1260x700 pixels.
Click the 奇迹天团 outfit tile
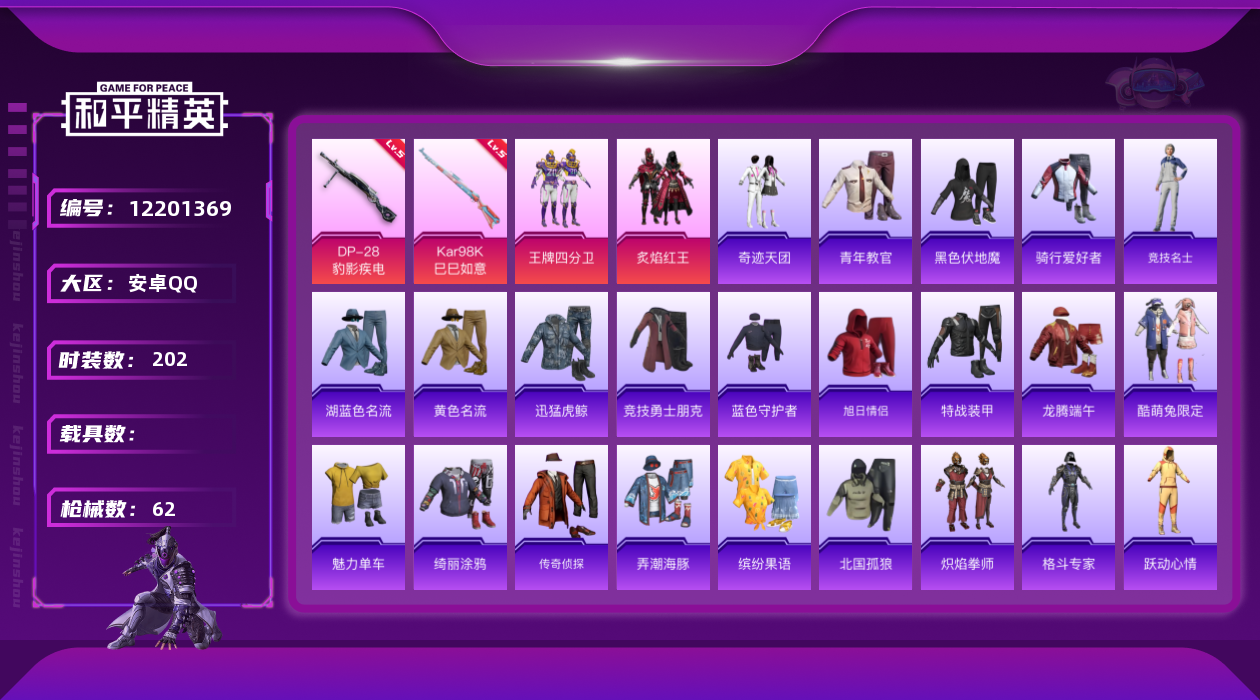click(x=764, y=211)
